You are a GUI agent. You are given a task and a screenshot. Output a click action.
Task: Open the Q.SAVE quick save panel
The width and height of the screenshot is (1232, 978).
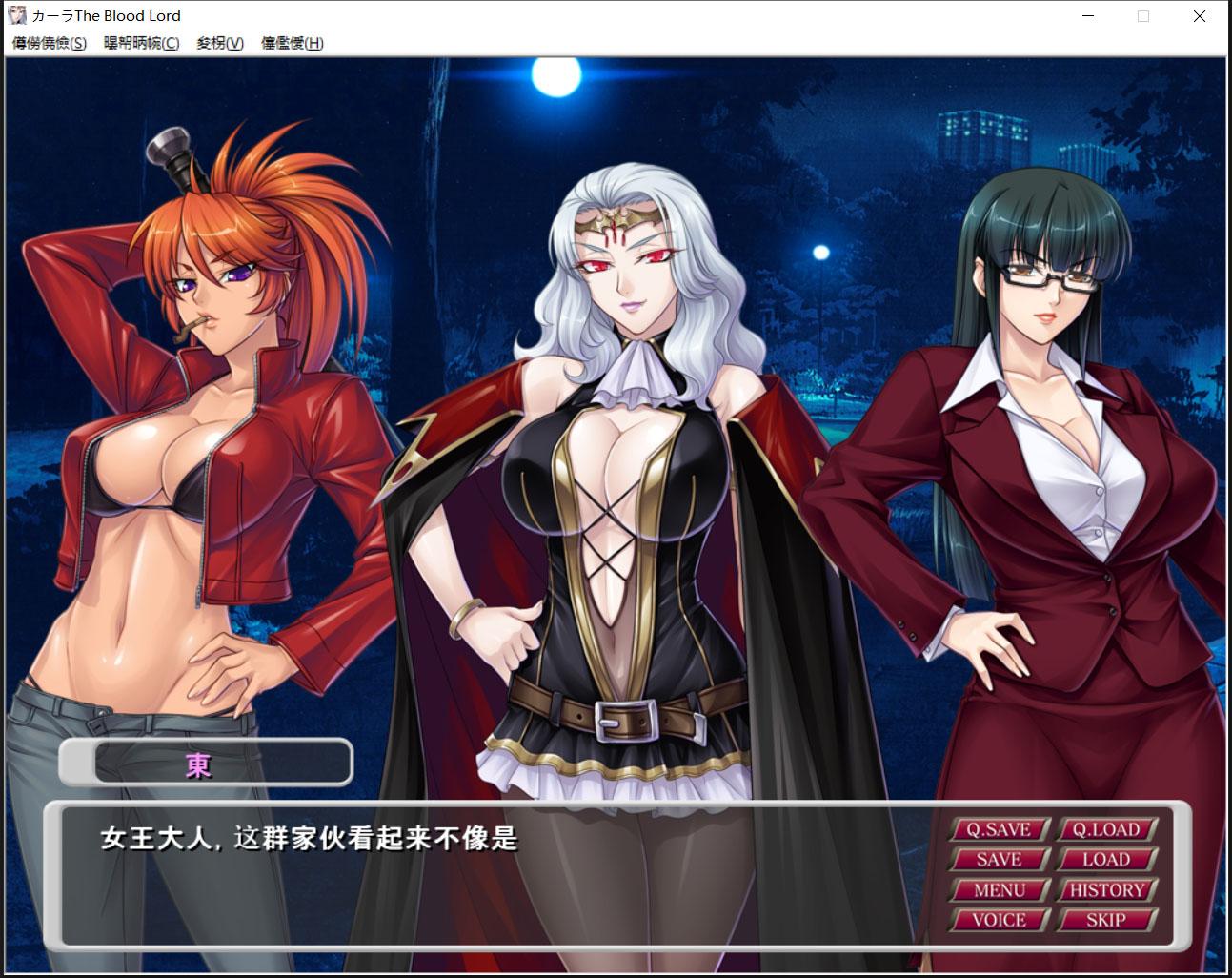999,829
